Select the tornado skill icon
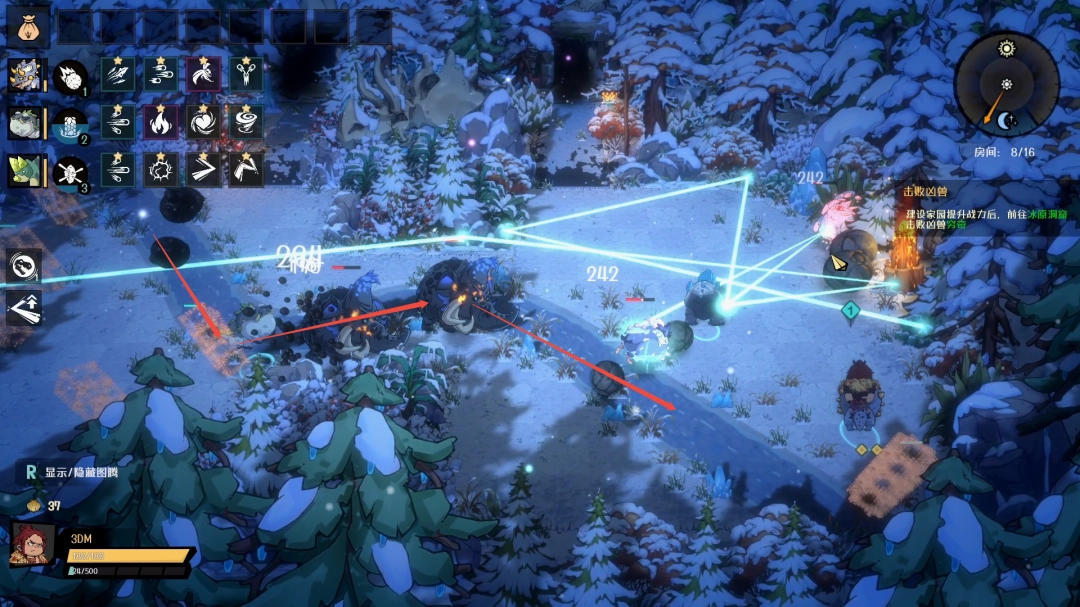Viewport: 1080px width, 607px height. (246, 122)
